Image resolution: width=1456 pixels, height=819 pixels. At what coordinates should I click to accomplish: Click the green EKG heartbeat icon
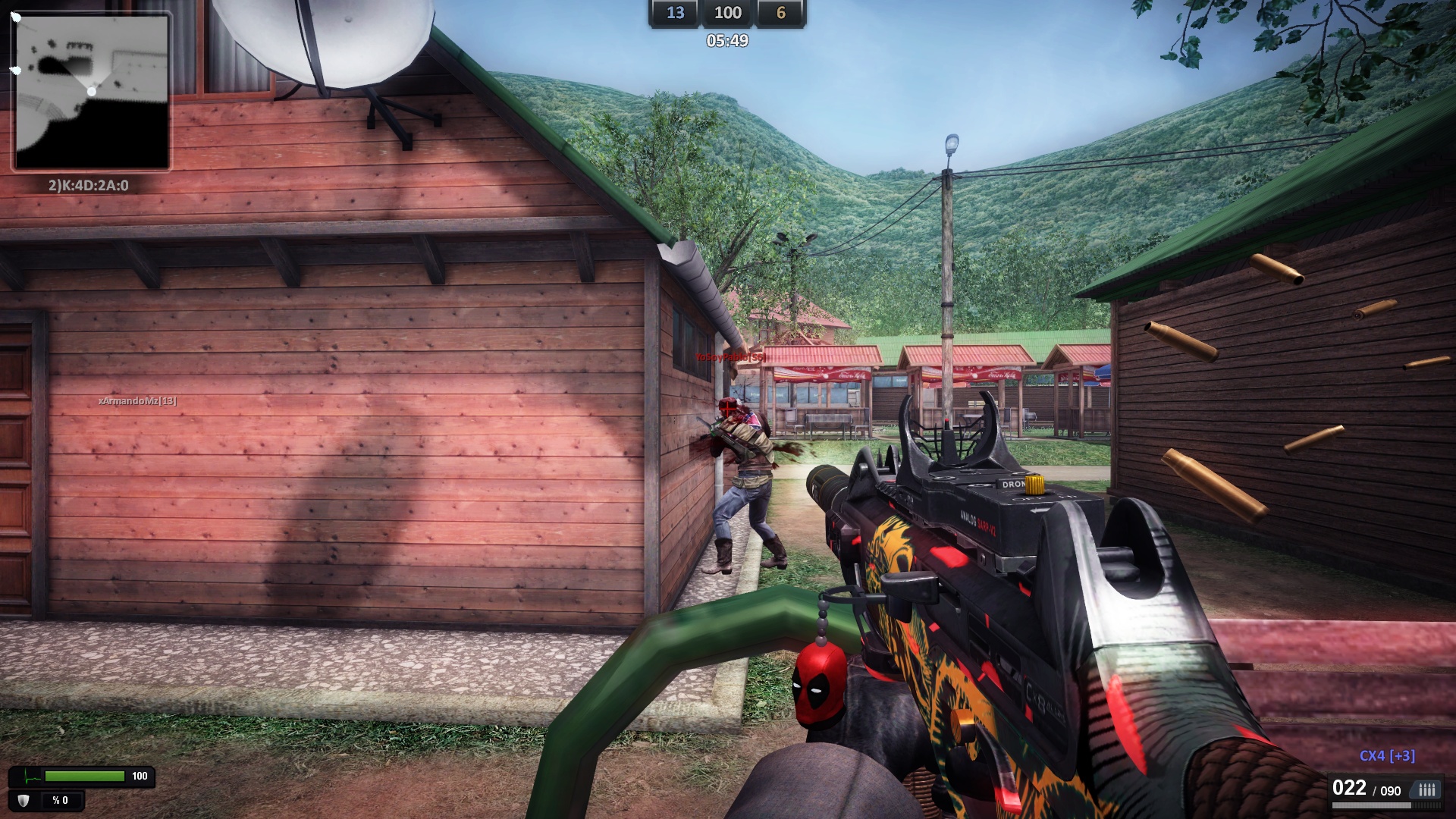pyautogui.click(x=26, y=775)
